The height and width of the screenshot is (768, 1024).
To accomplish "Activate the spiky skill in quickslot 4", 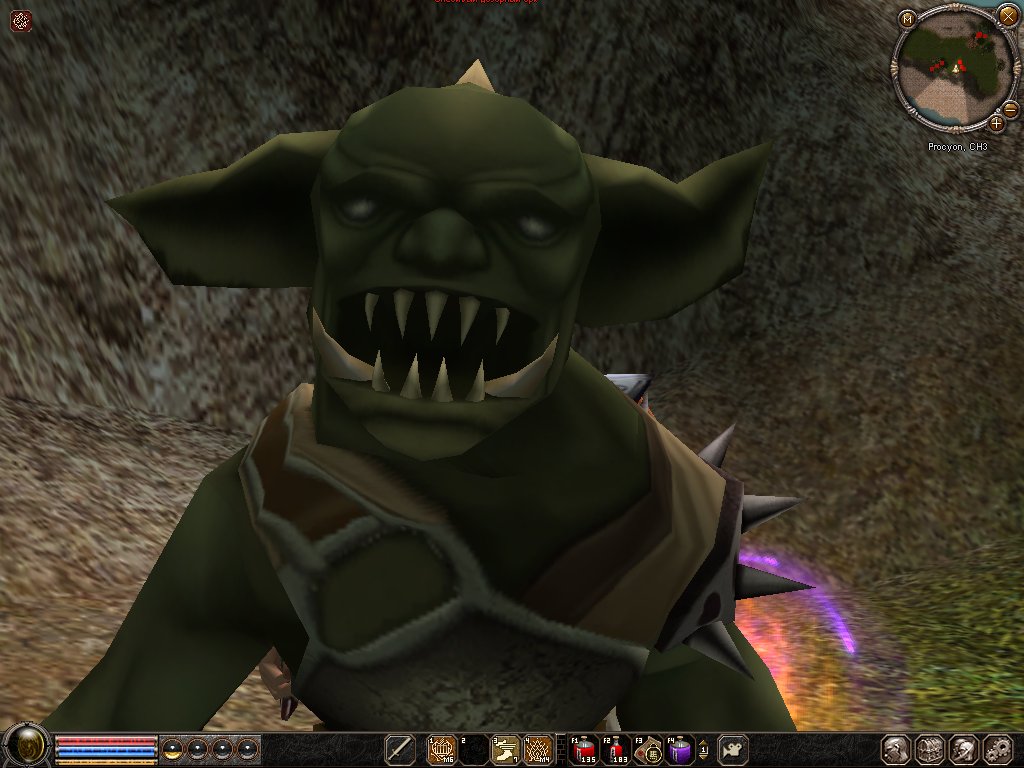I will pos(538,749).
